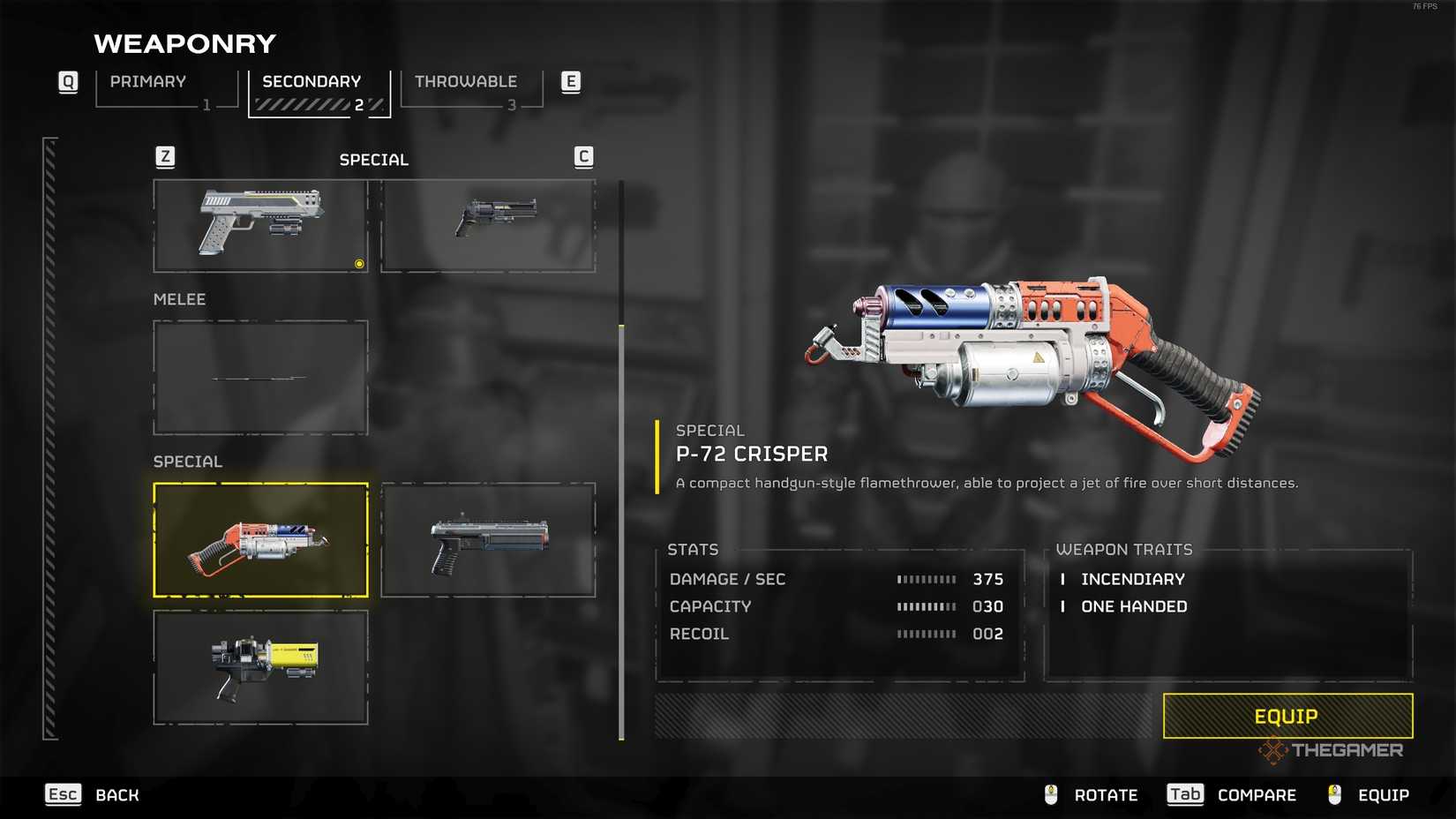Image resolution: width=1456 pixels, height=819 pixels.
Task: Pick the P-72 Crisper flamethrower slot
Action: (260, 540)
